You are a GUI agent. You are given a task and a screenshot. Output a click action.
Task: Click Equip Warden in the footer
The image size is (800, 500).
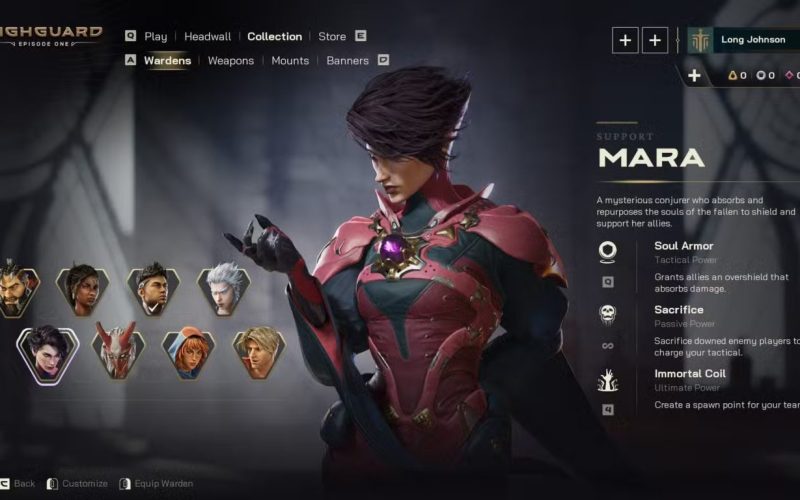coord(157,484)
